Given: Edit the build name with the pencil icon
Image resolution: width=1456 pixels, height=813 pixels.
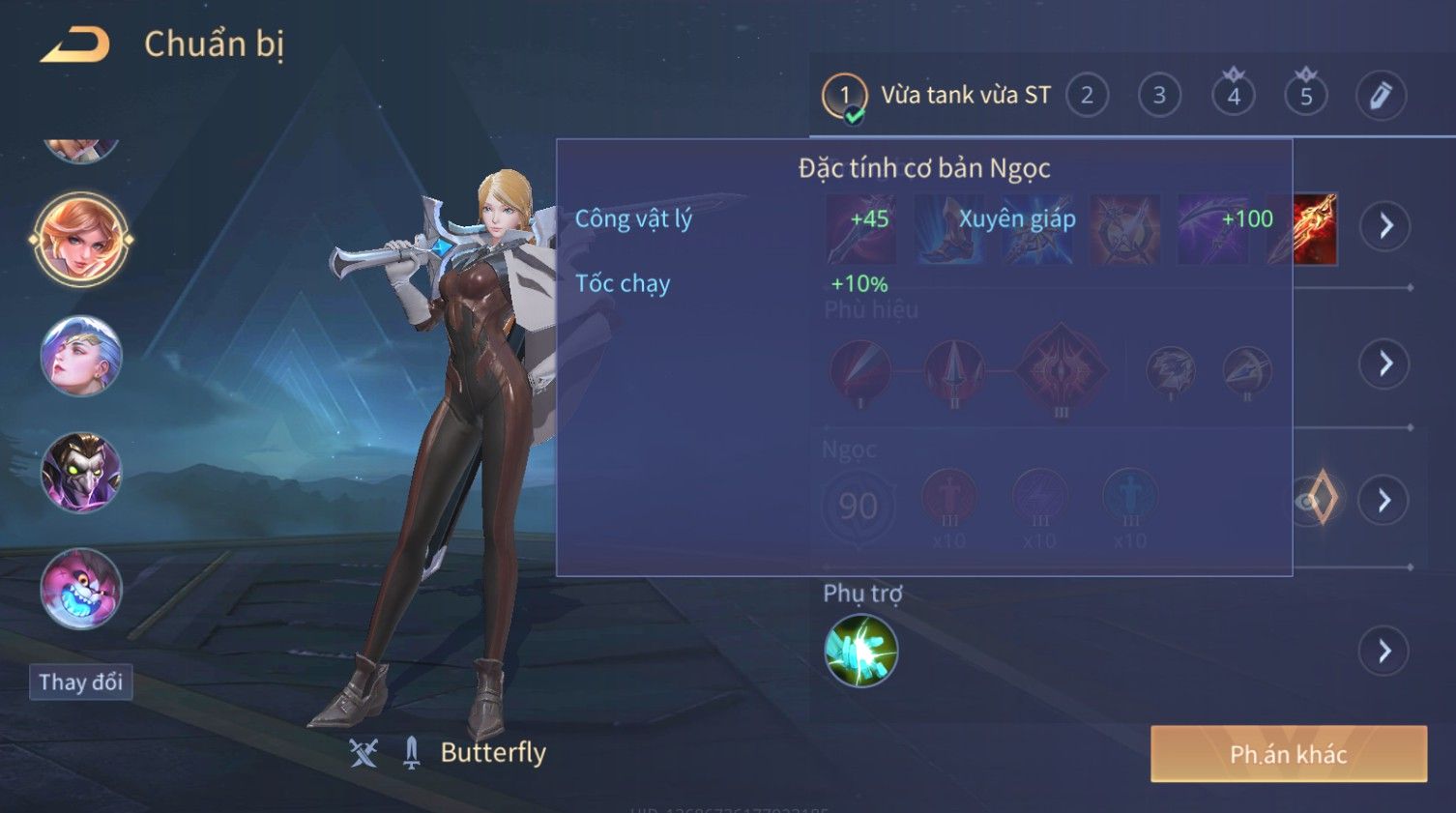Looking at the screenshot, I should (x=1381, y=96).
